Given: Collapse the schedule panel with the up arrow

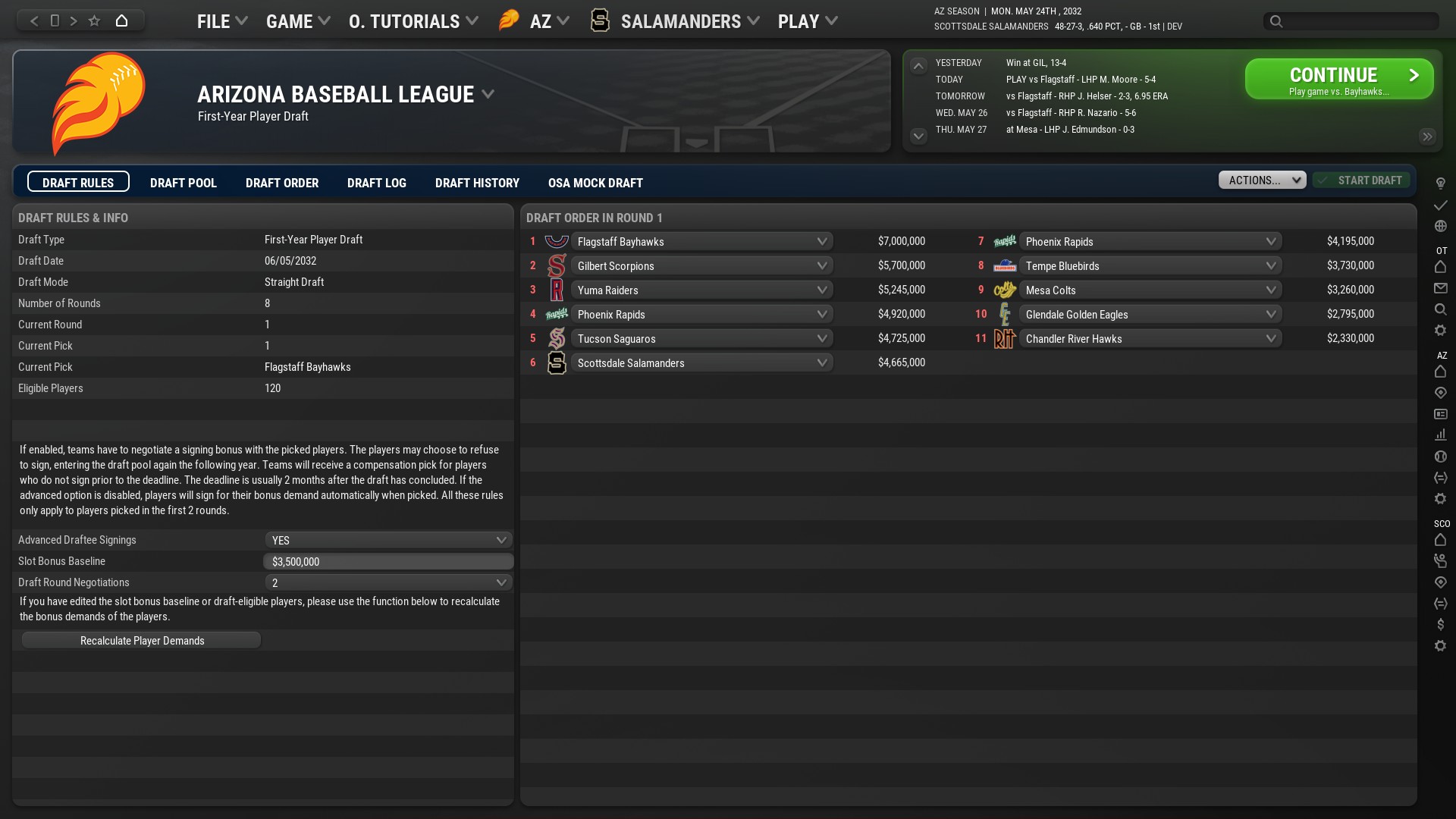Looking at the screenshot, I should click(918, 66).
